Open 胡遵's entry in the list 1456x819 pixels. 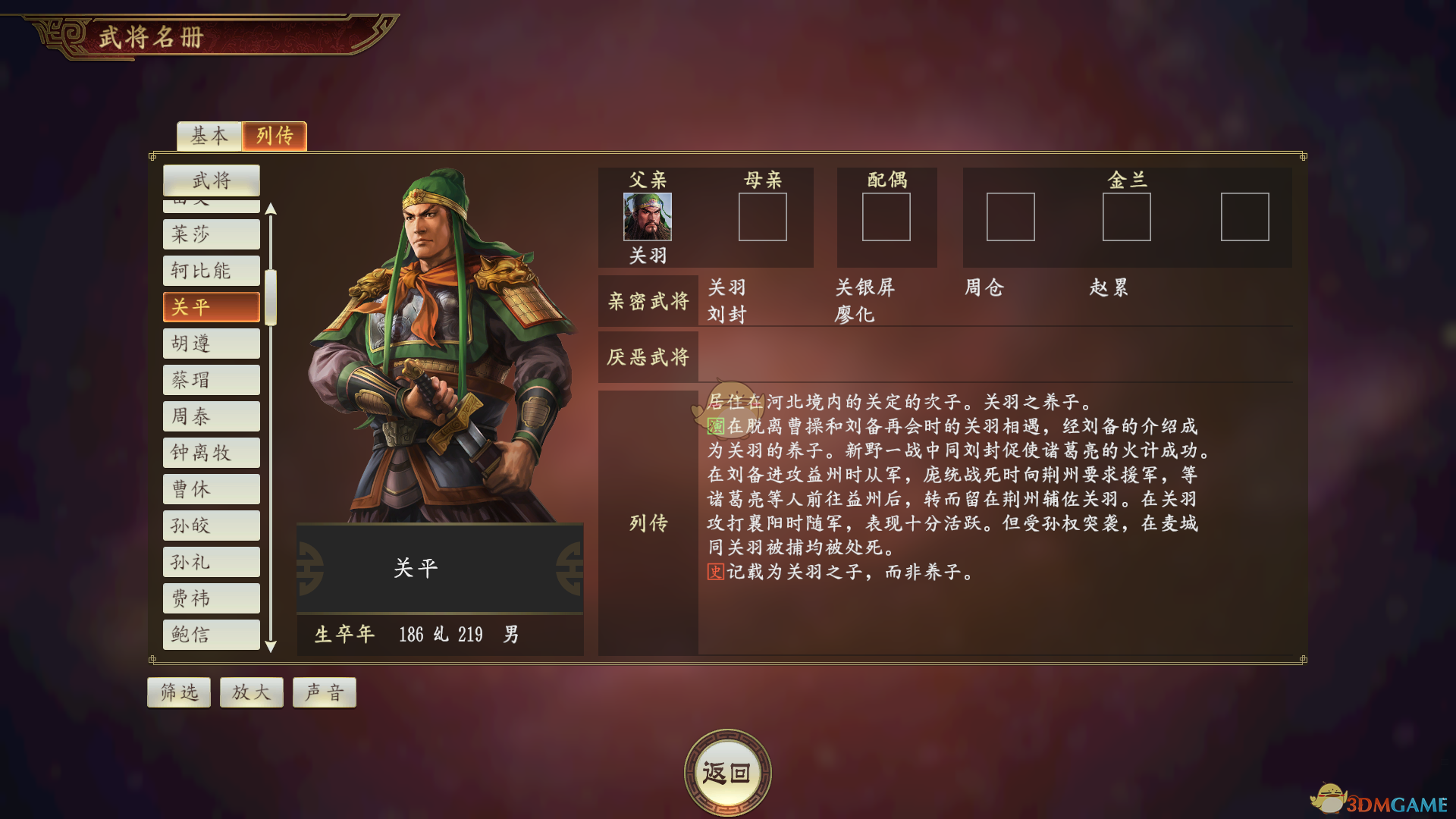point(212,344)
